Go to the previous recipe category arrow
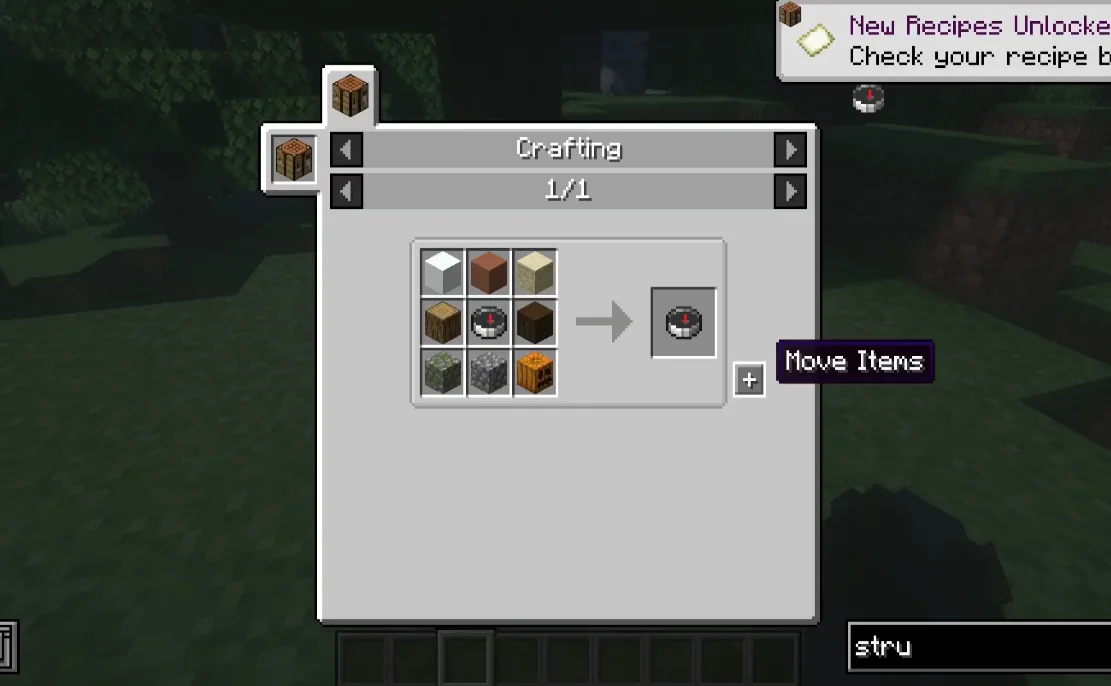 click(346, 150)
